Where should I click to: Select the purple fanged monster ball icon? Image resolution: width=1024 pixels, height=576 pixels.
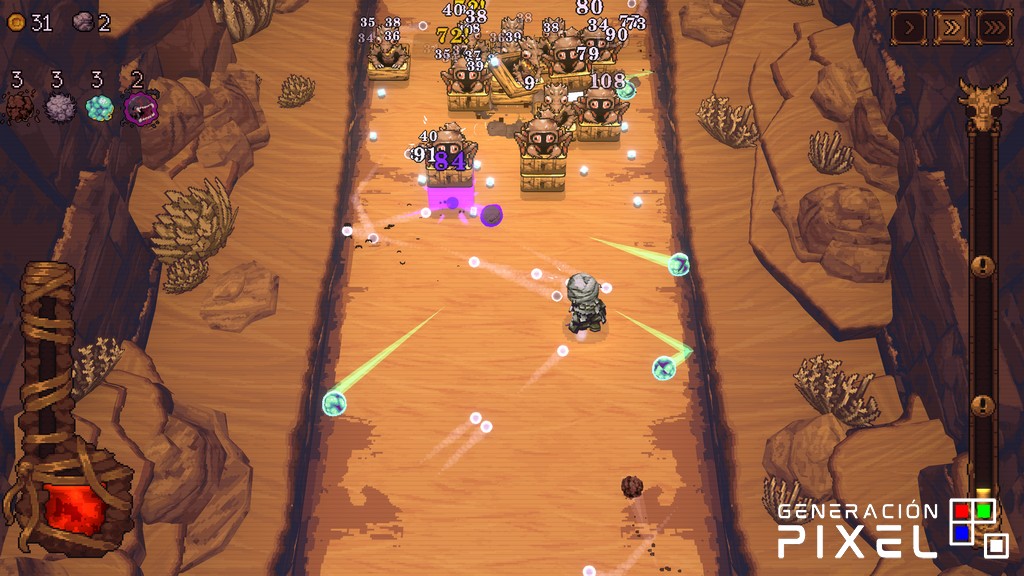[140, 107]
